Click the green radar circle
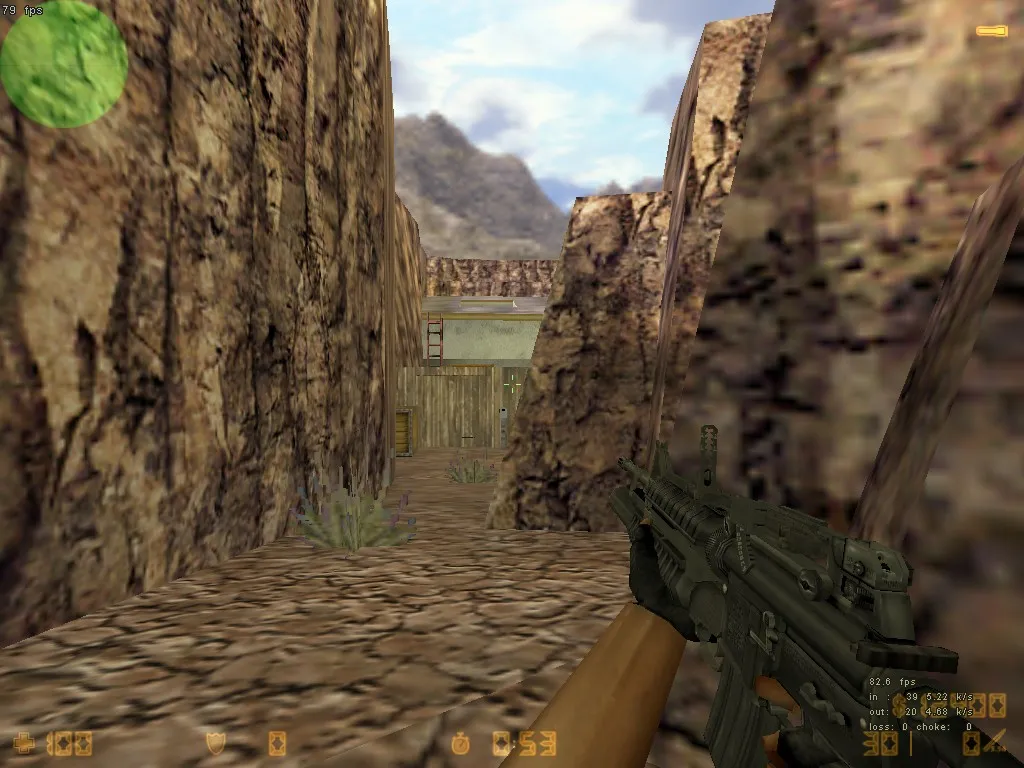1024x768 pixels. [x=63, y=64]
